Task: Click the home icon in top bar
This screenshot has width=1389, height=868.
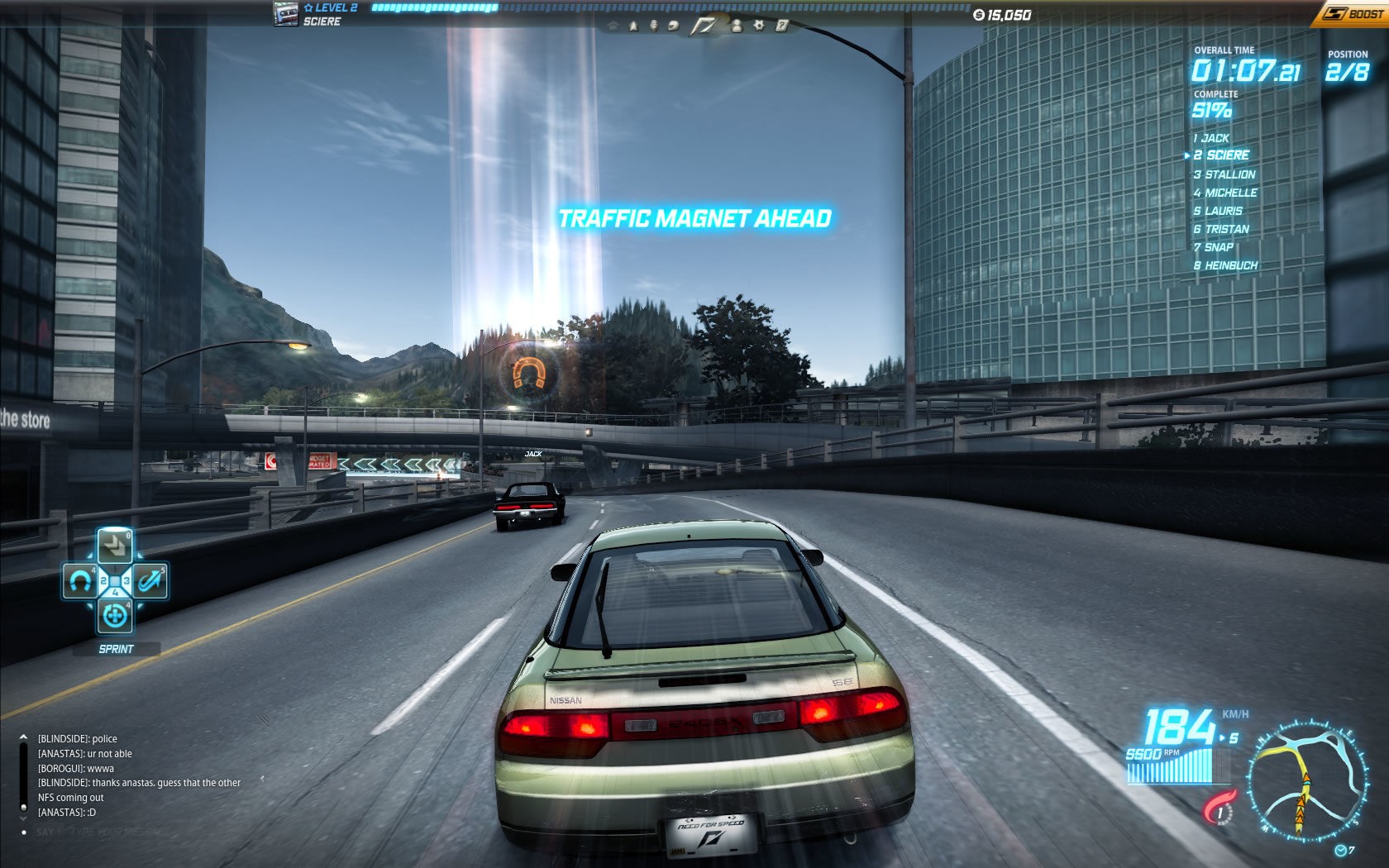Action: point(613,26)
